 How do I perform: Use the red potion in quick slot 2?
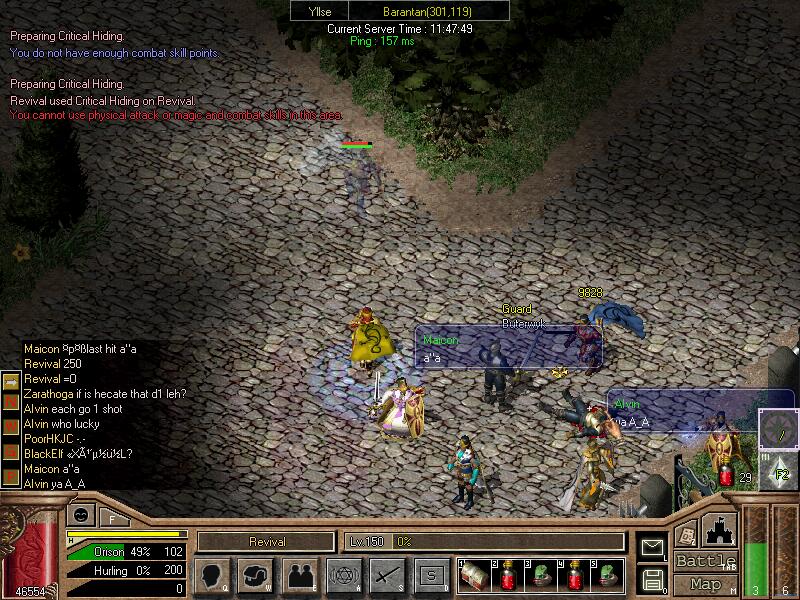[x=509, y=575]
